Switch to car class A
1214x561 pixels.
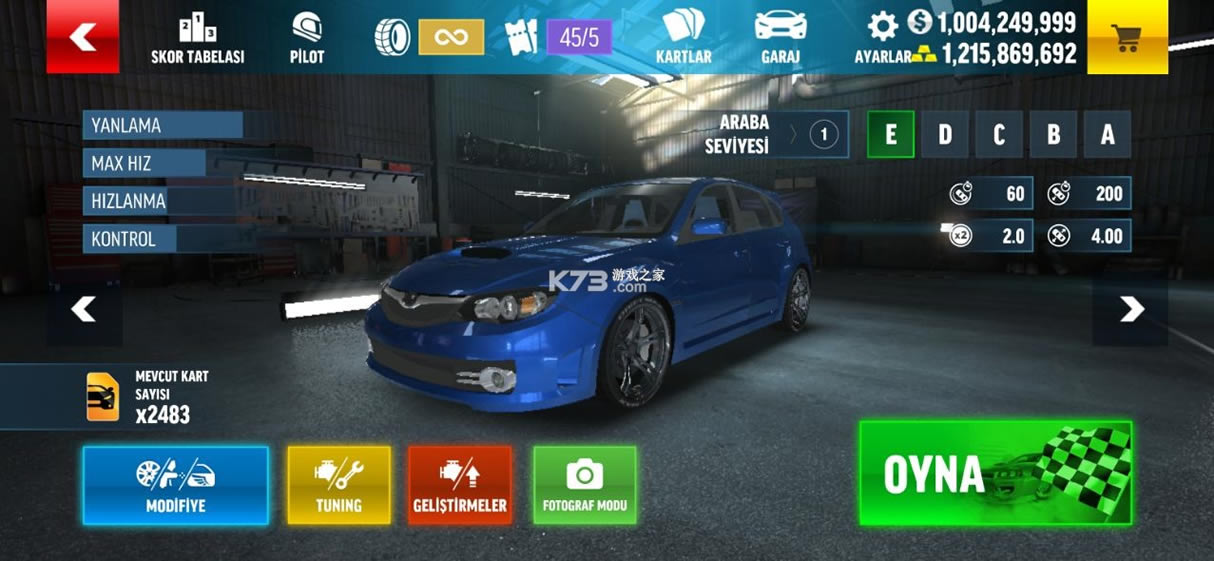click(x=1107, y=135)
